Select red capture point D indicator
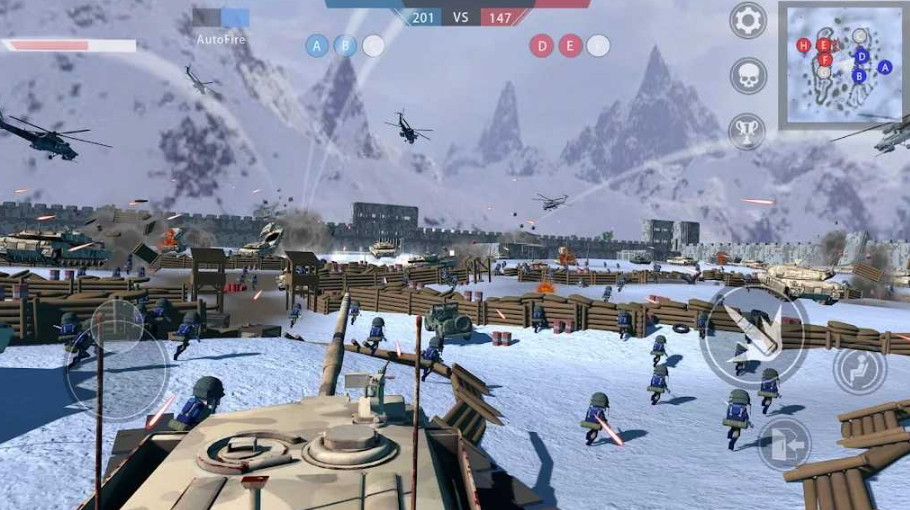 coord(542,45)
